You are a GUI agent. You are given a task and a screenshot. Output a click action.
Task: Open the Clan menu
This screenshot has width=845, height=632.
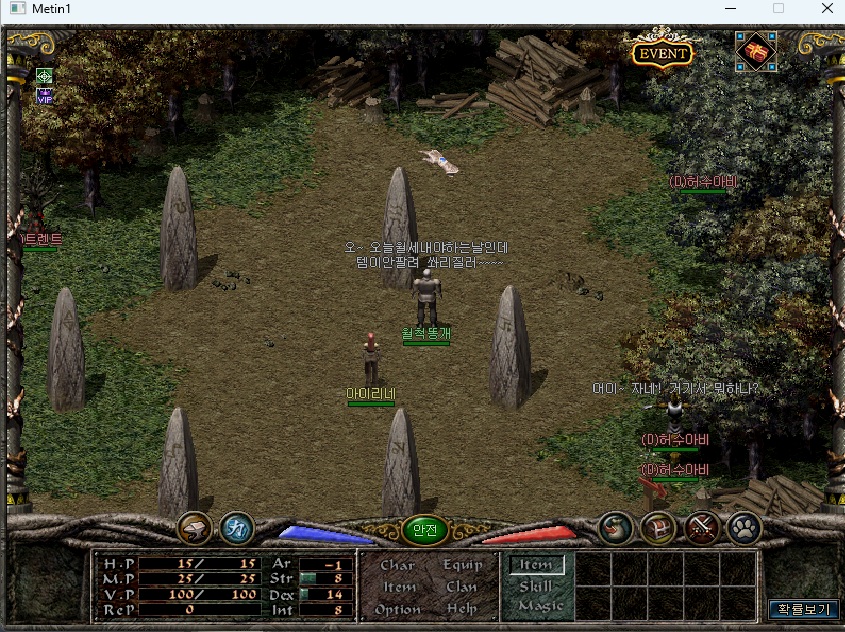pos(461,587)
